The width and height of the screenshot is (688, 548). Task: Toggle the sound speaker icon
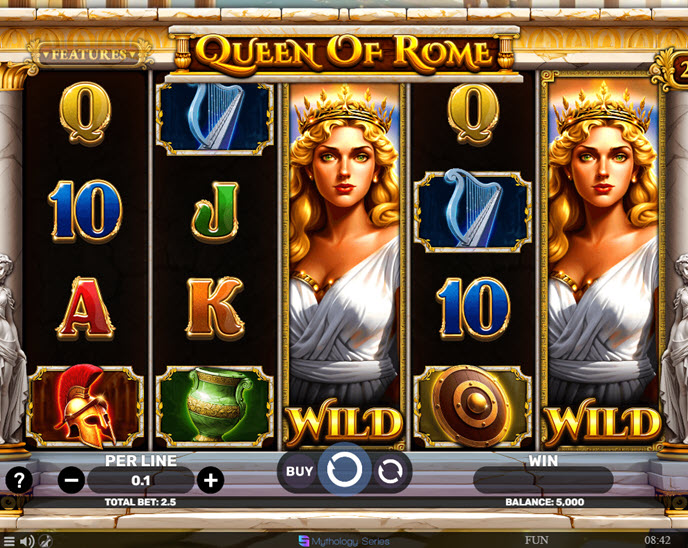(27, 541)
